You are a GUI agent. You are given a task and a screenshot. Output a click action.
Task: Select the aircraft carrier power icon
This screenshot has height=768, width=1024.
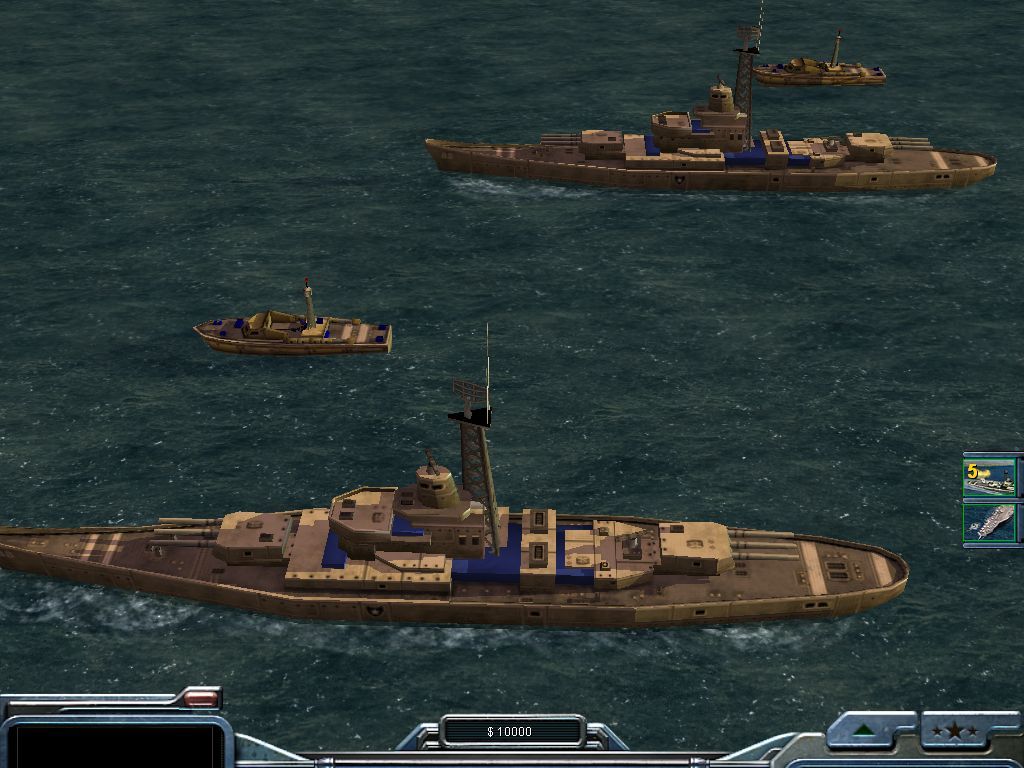pyautogui.click(x=990, y=523)
